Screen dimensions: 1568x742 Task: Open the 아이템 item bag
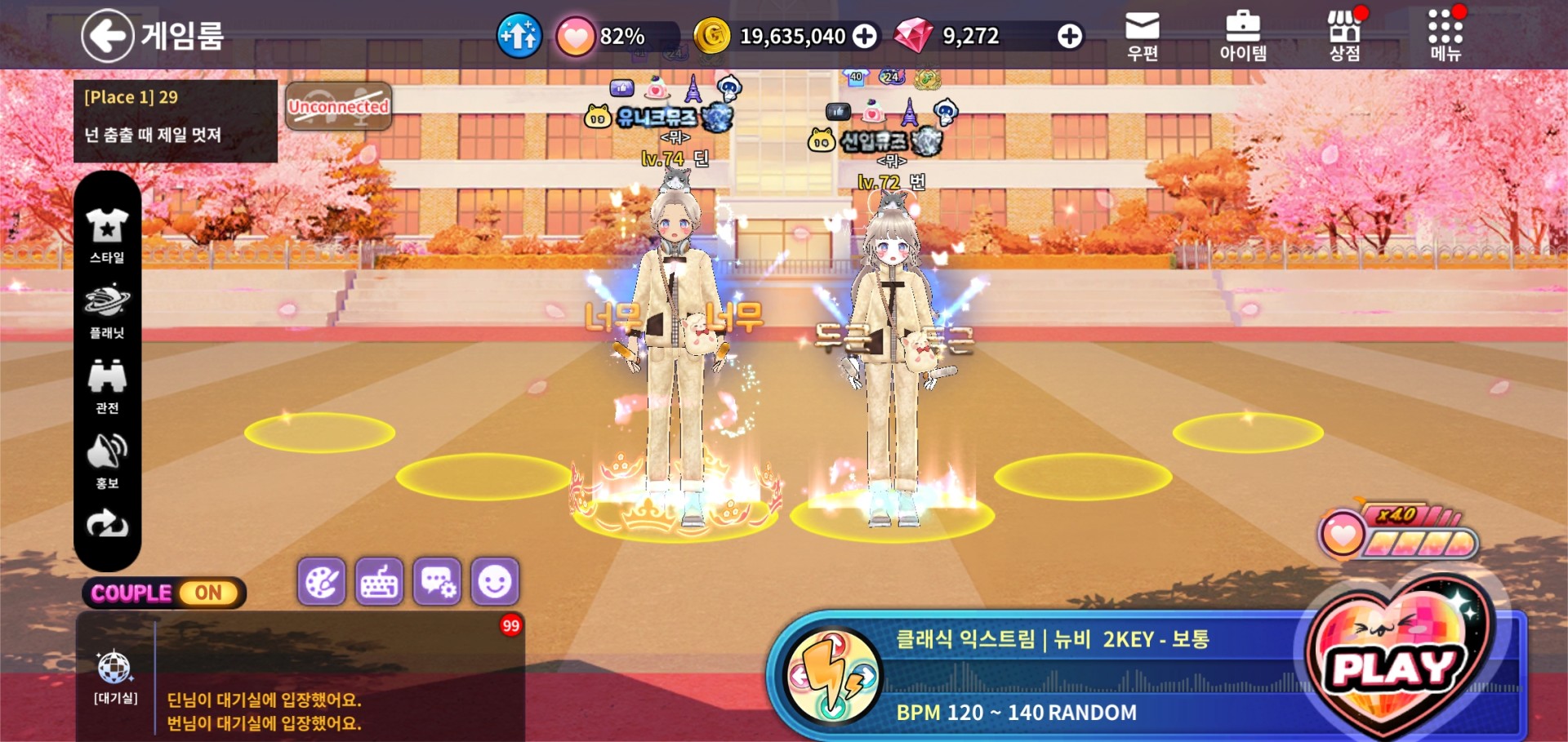pos(1242,37)
